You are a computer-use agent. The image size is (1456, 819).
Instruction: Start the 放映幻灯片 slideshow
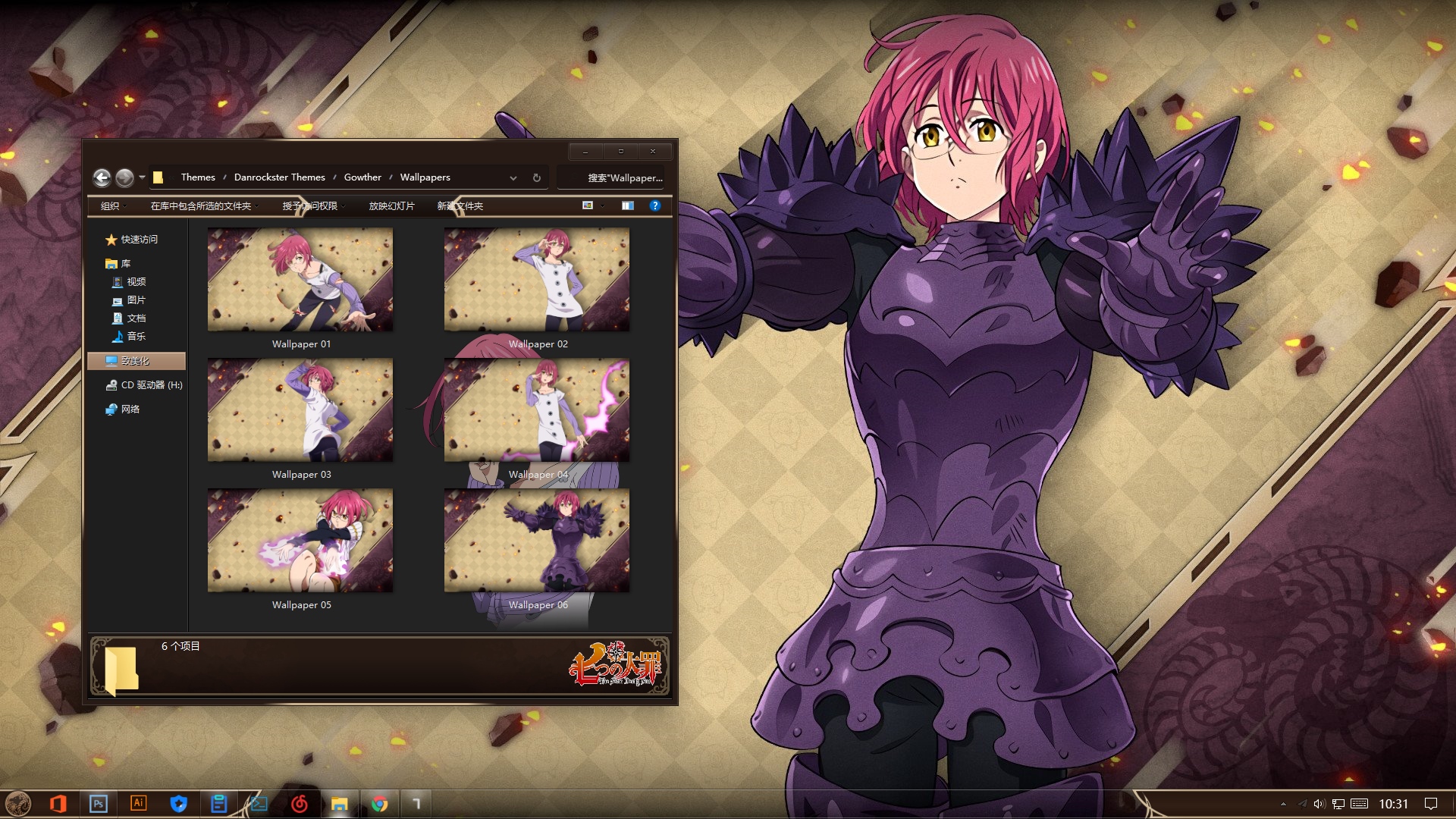pyautogui.click(x=391, y=206)
